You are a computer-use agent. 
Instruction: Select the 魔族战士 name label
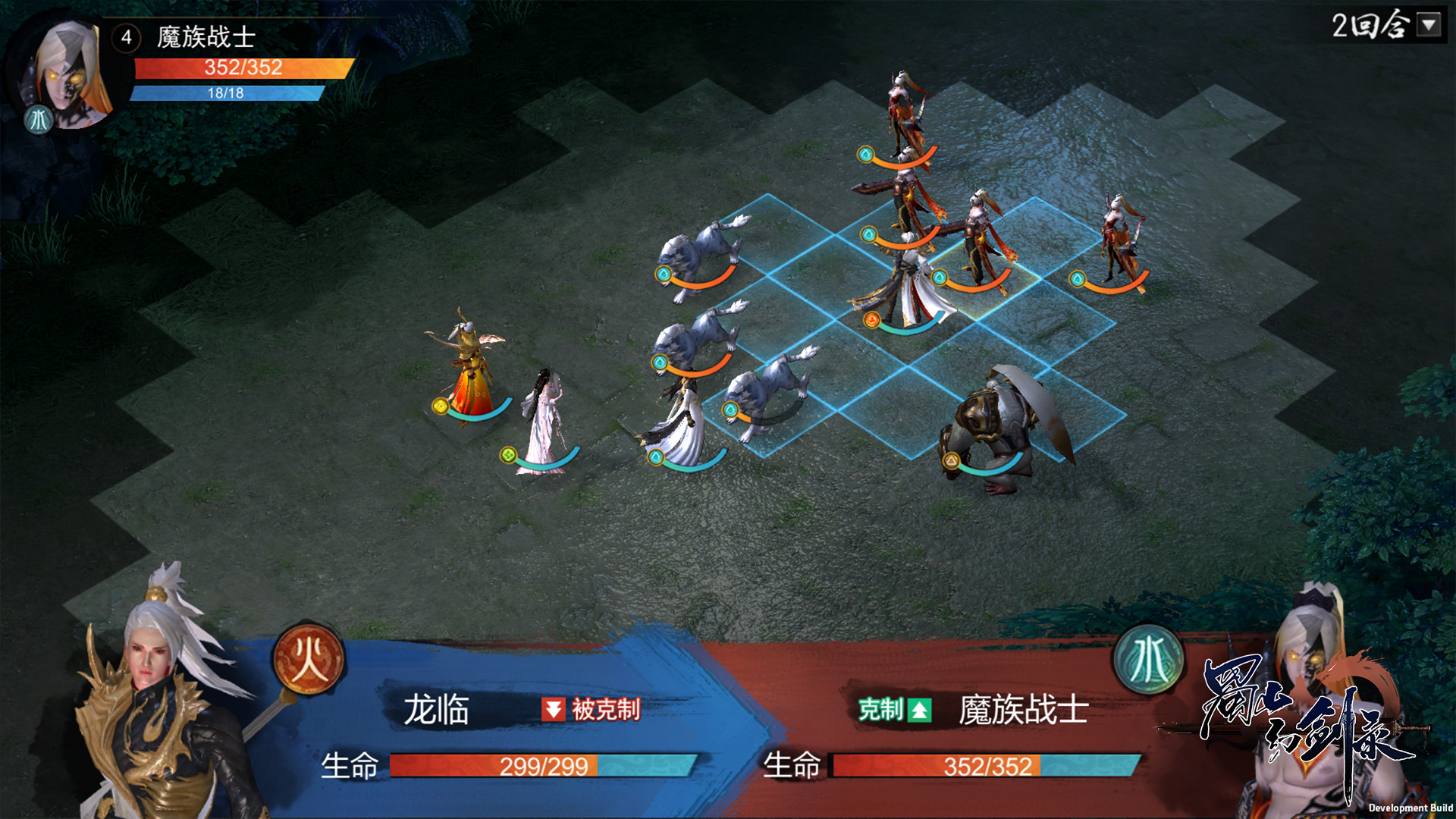coord(1028,709)
